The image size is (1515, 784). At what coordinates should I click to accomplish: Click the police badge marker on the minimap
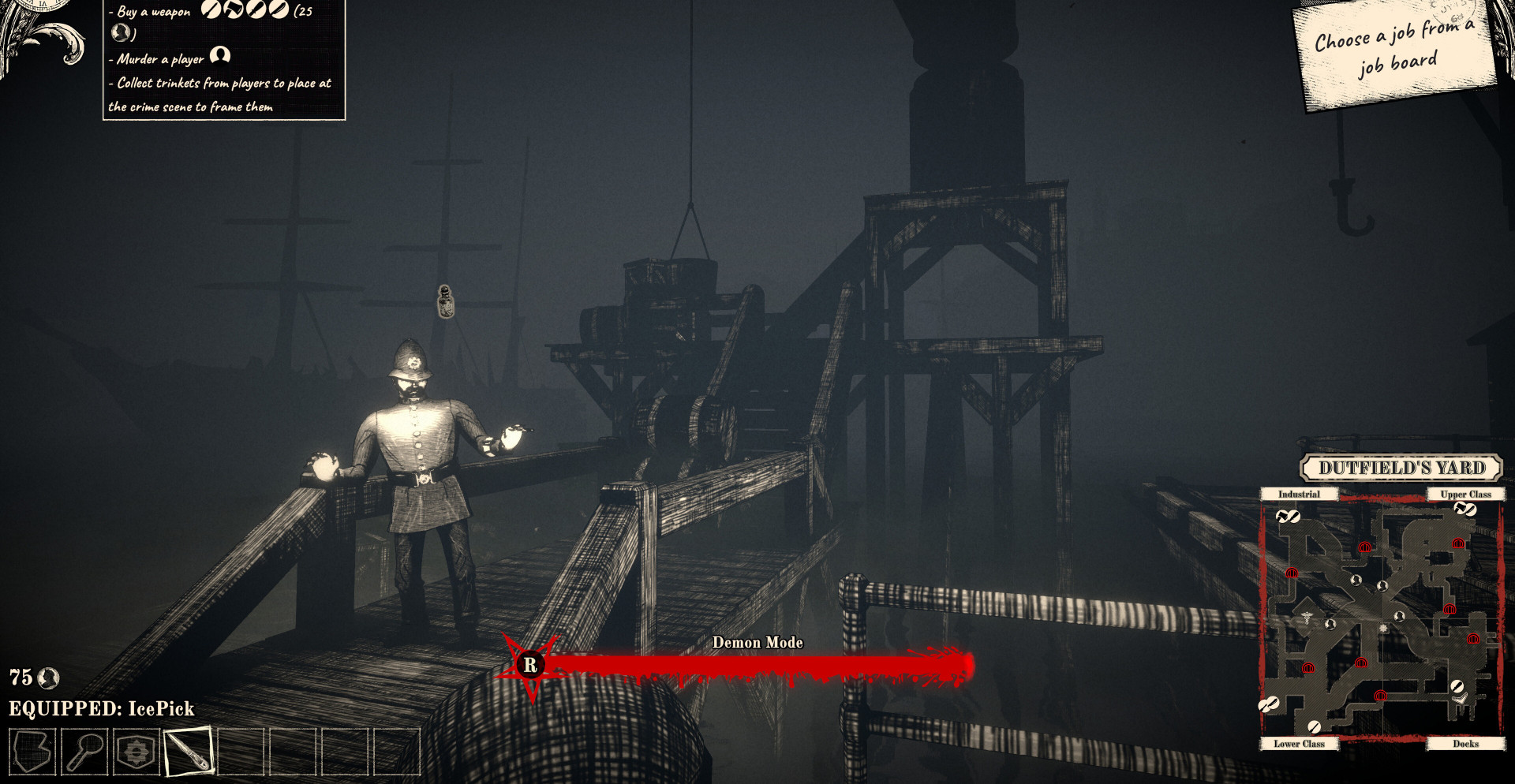point(1382,629)
